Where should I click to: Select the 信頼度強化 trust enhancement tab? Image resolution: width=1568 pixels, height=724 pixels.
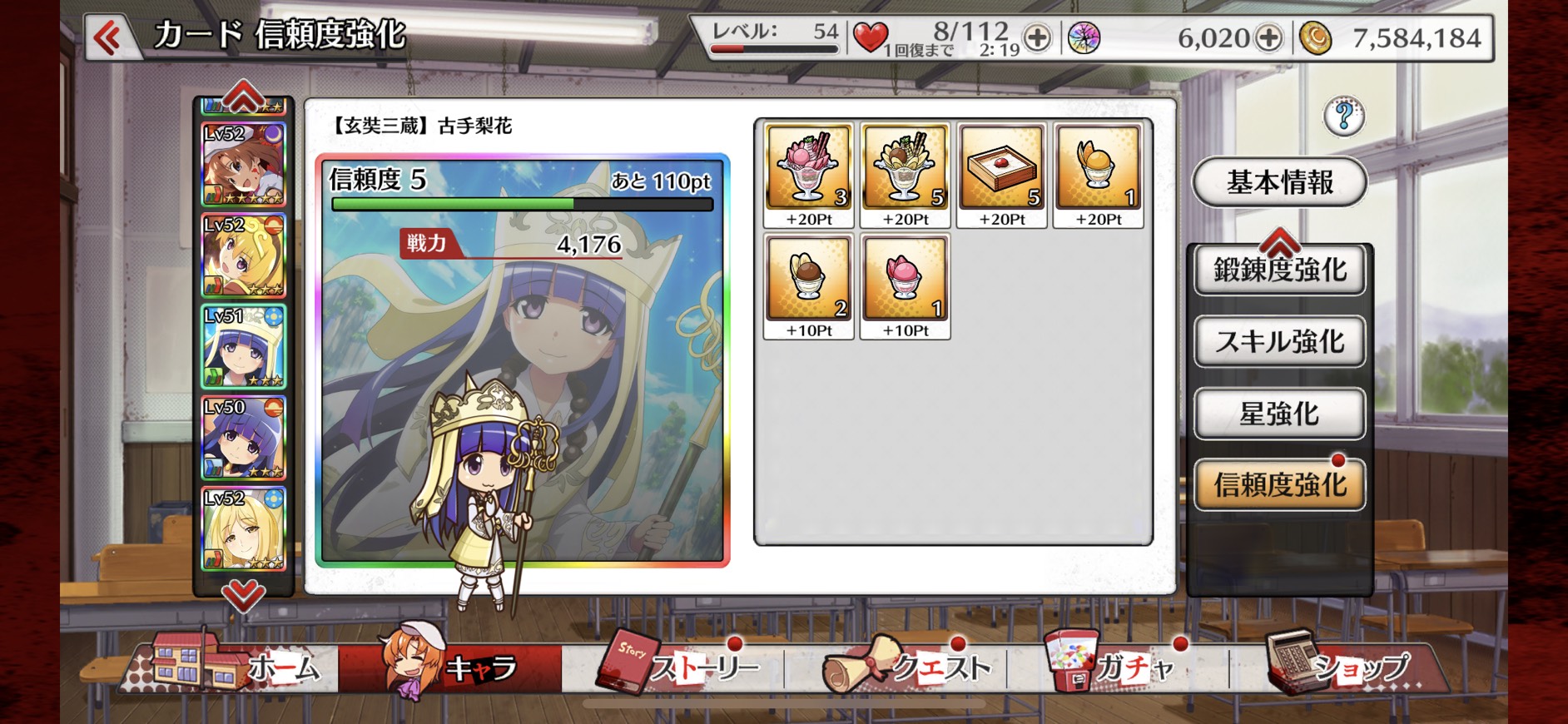pyautogui.click(x=1279, y=484)
